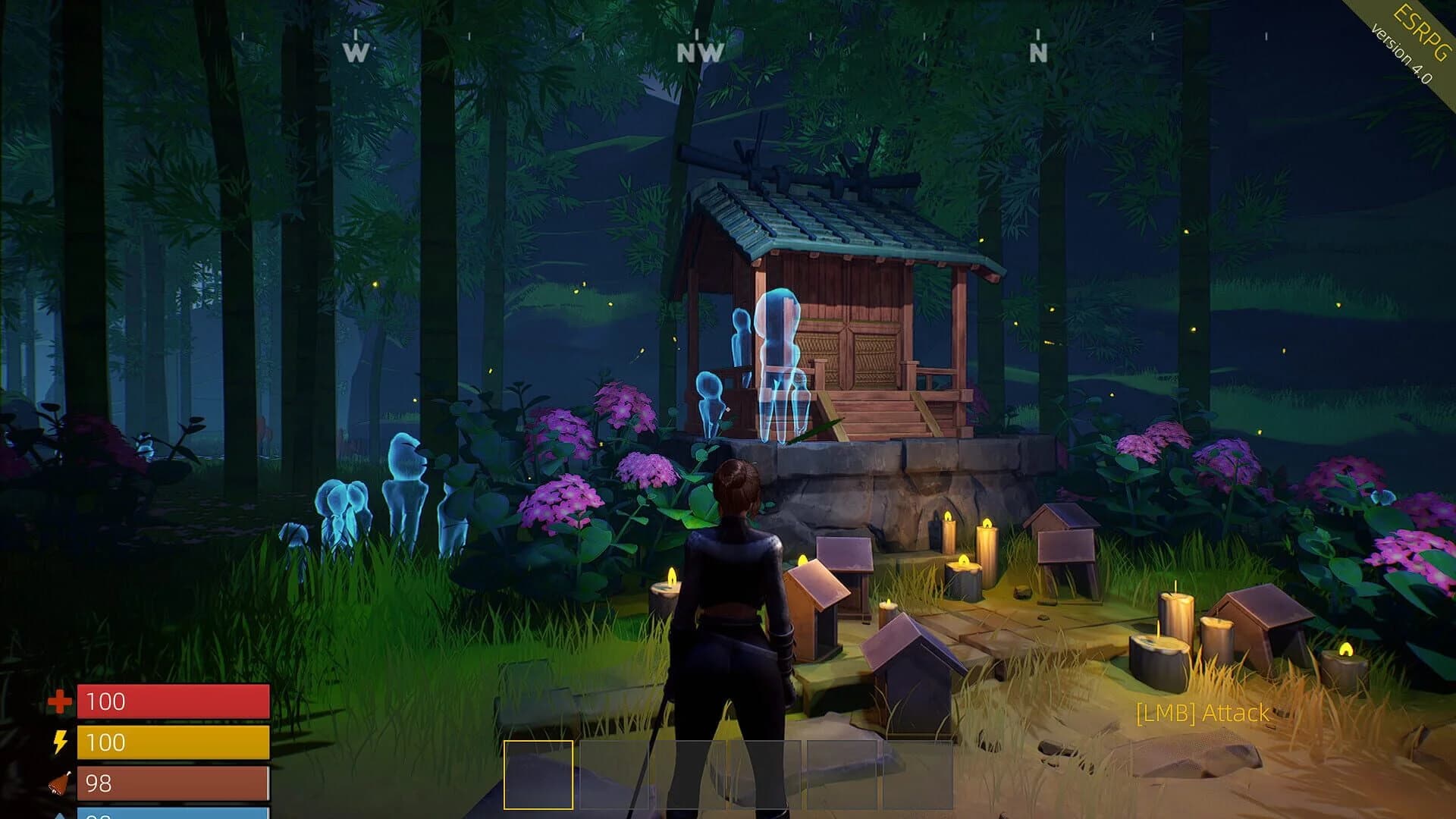Image resolution: width=1456 pixels, height=819 pixels.
Task: Click the brown hunger bar showing 98
Action: pos(174,782)
